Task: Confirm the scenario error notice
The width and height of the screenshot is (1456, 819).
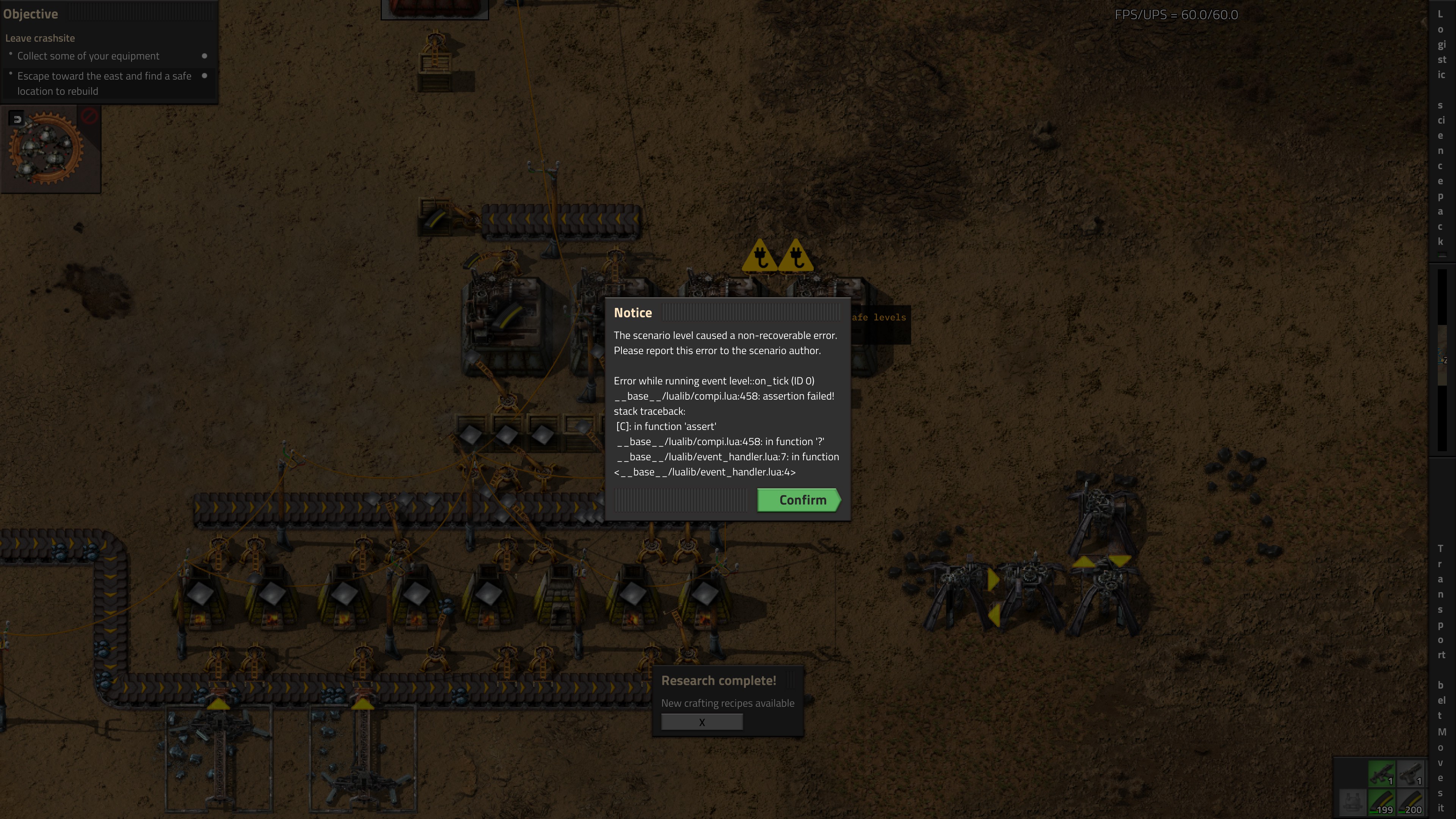Action: [798, 500]
